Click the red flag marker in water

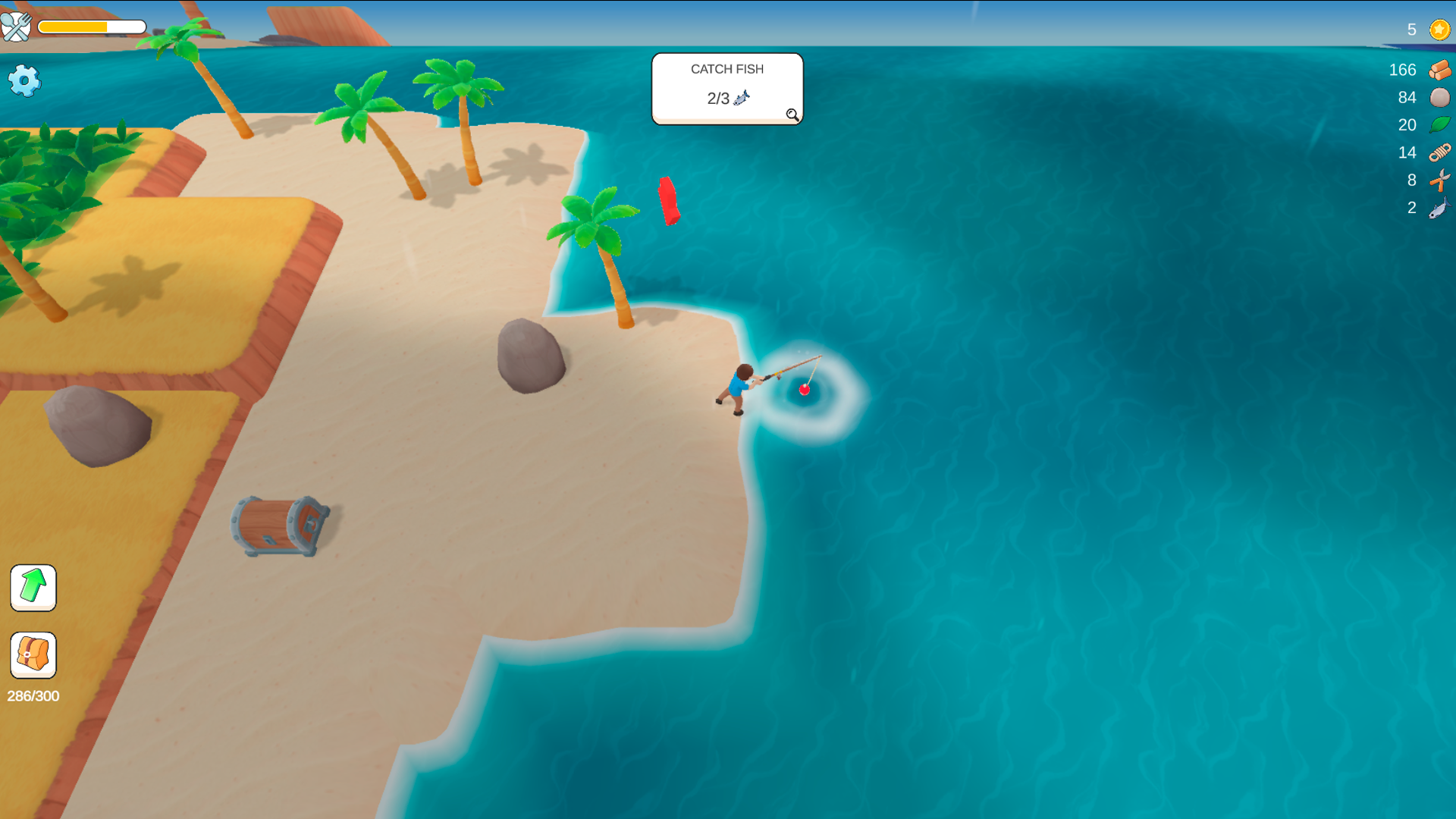pyautogui.click(x=669, y=201)
